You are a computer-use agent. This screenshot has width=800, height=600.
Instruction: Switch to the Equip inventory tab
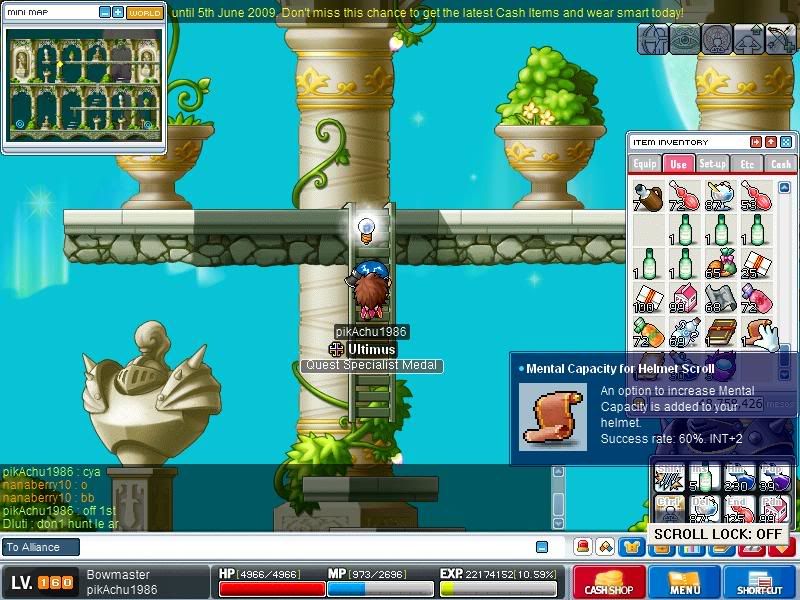click(645, 164)
